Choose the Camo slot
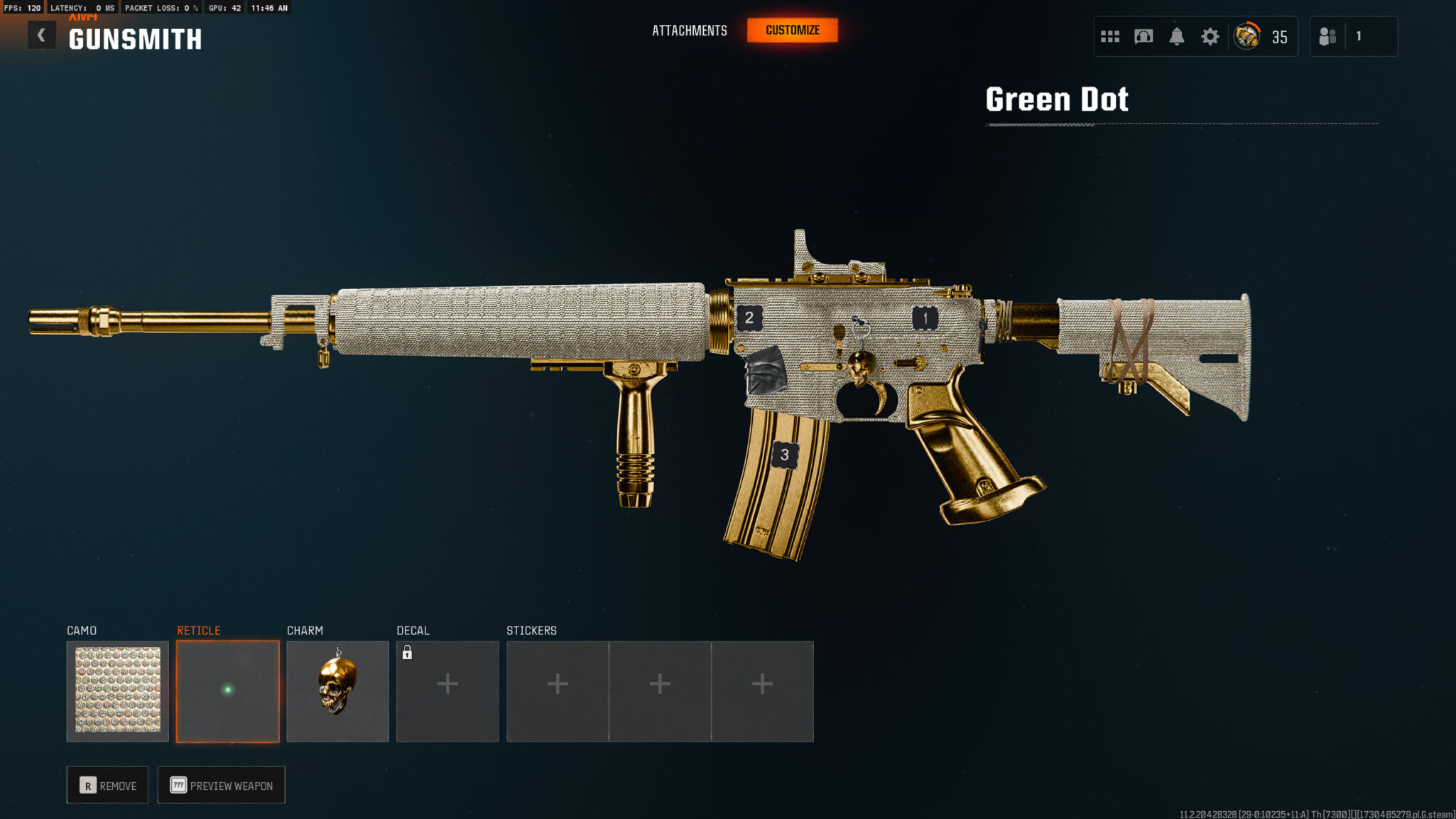The height and width of the screenshot is (819, 1456). [x=118, y=690]
